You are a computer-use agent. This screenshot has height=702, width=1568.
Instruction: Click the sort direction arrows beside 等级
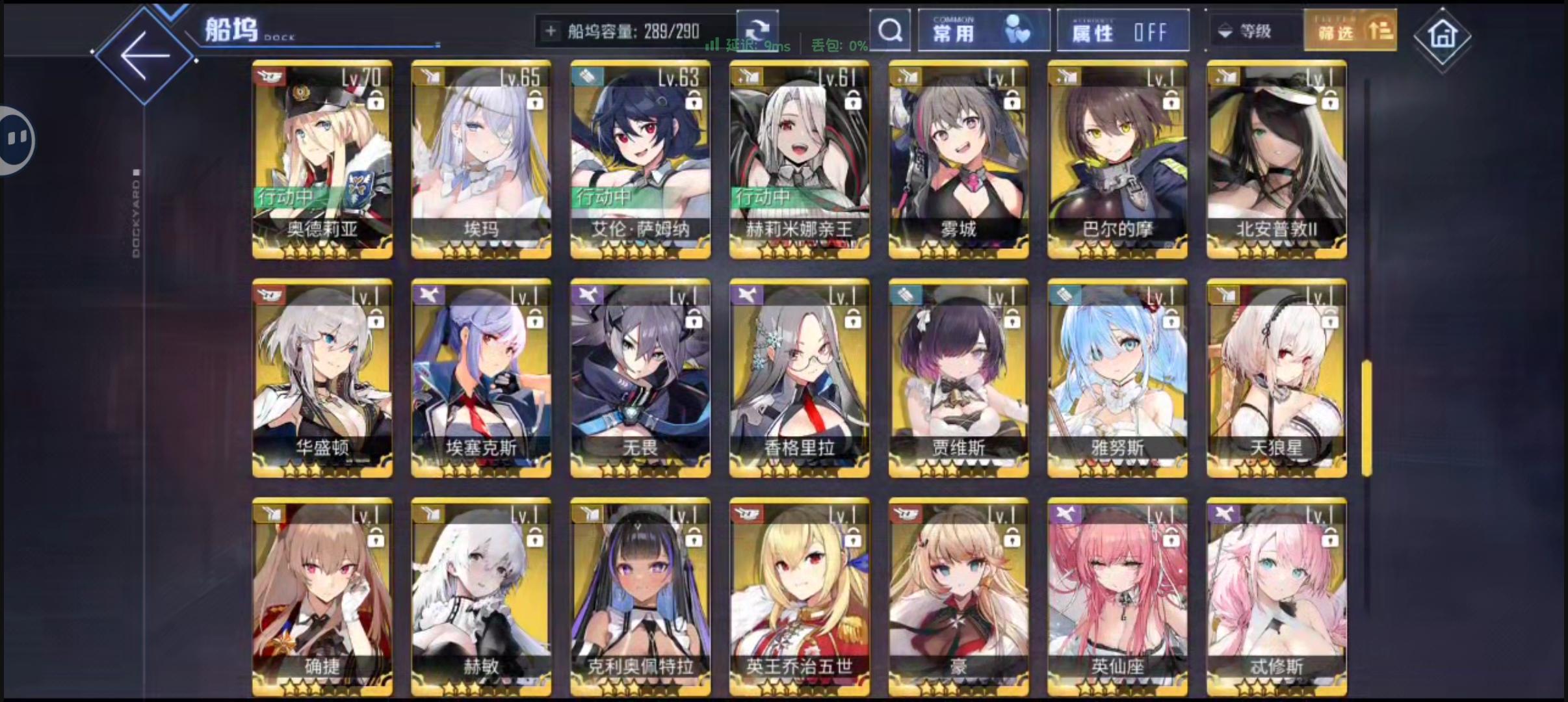coord(1224,31)
